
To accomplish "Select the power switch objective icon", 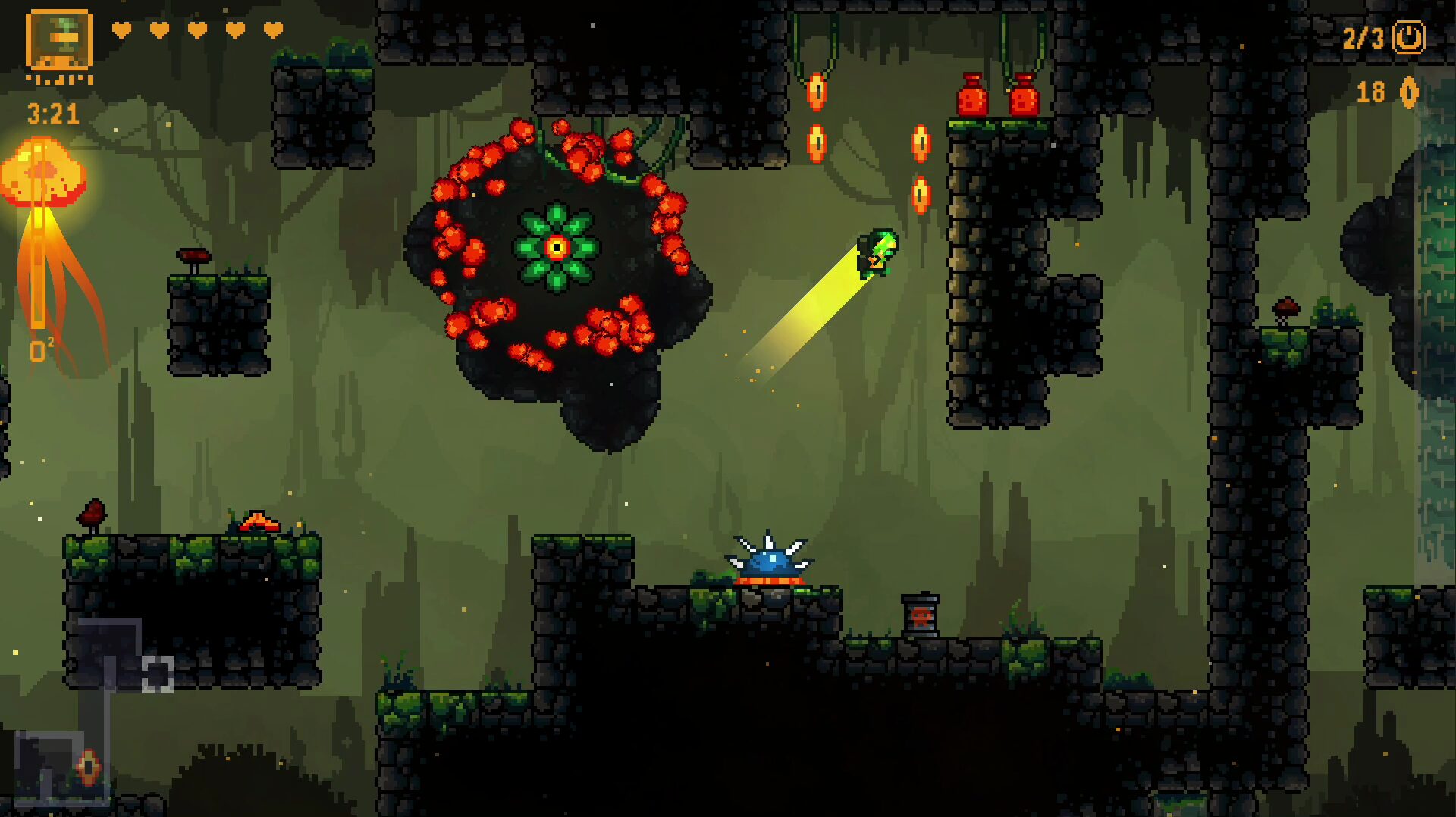I will coord(1408,37).
